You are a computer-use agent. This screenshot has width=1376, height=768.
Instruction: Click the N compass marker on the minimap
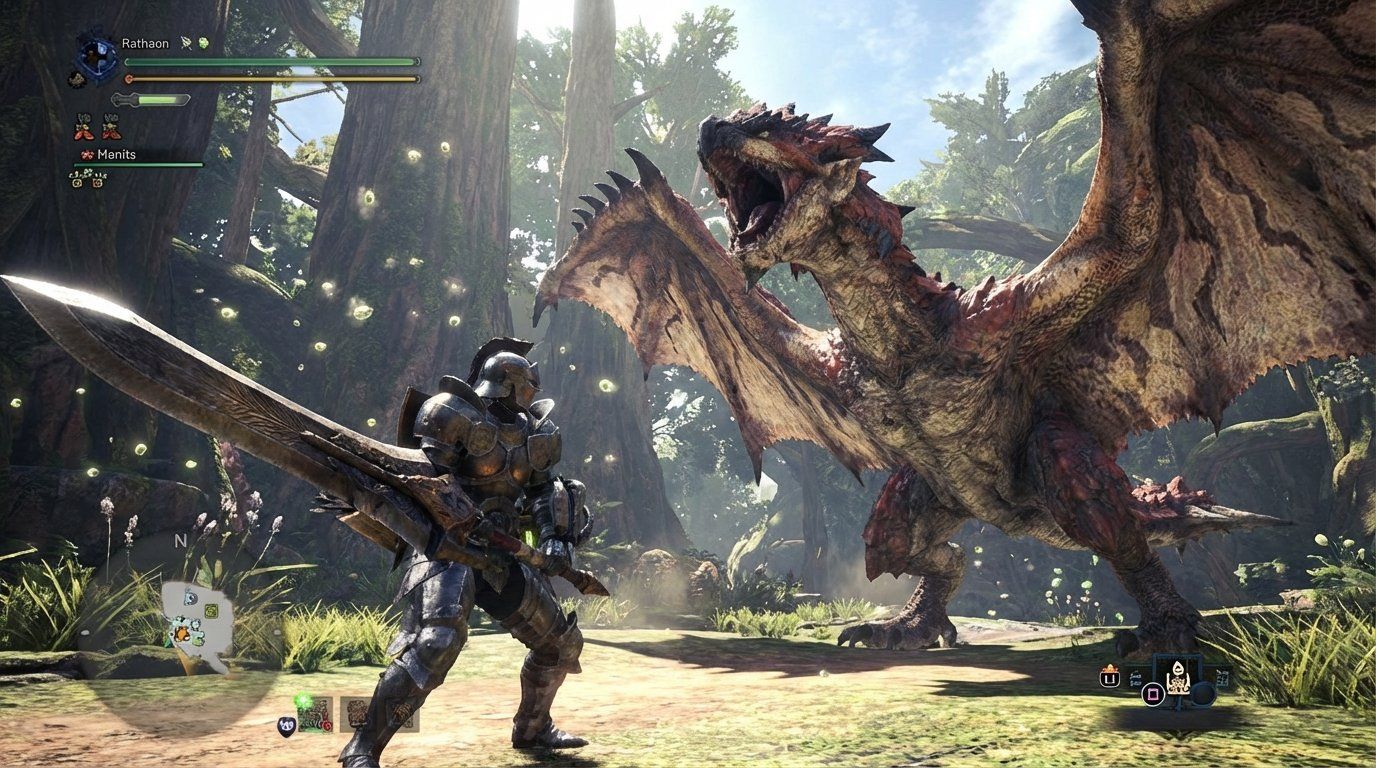tap(180, 541)
